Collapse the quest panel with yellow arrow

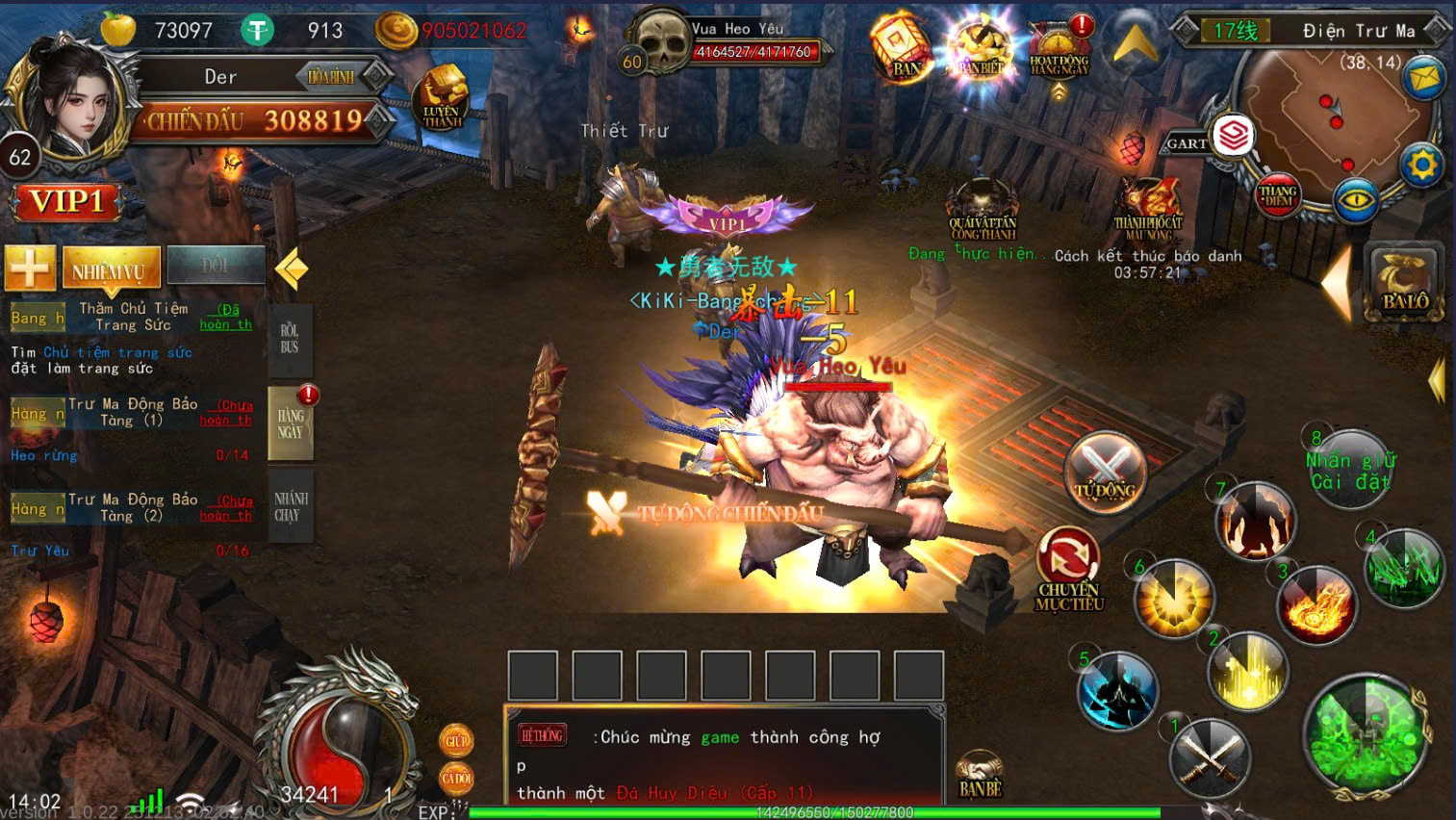[x=291, y=269]
